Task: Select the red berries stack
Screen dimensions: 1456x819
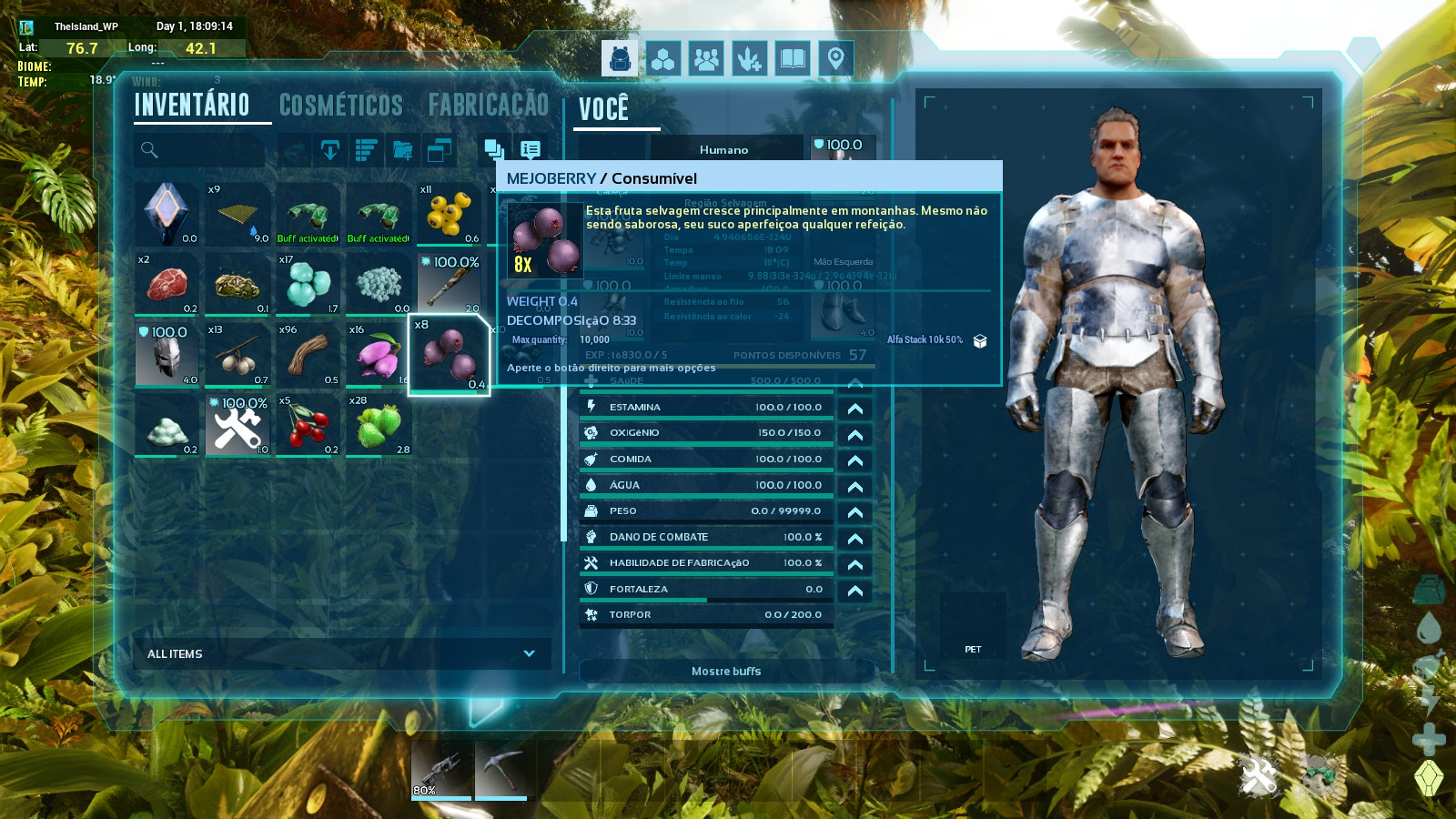Action: click(x=308, y=424)
